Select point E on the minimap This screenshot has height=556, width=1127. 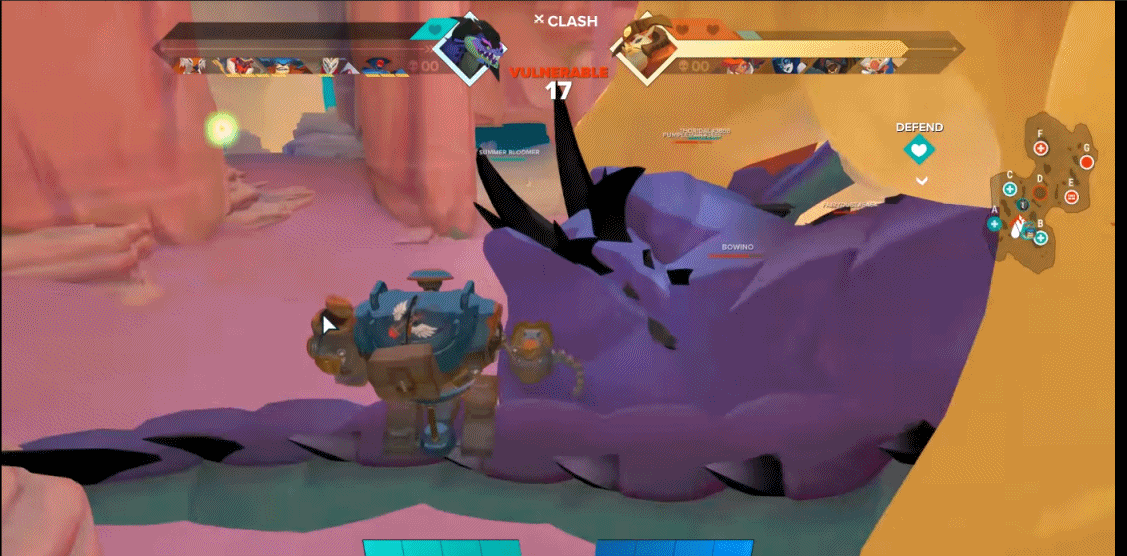1072,197
